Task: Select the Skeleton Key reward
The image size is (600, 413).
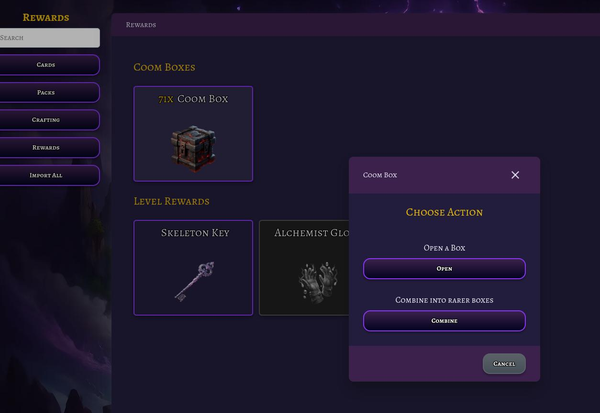Action: click(x=193, y=268)
